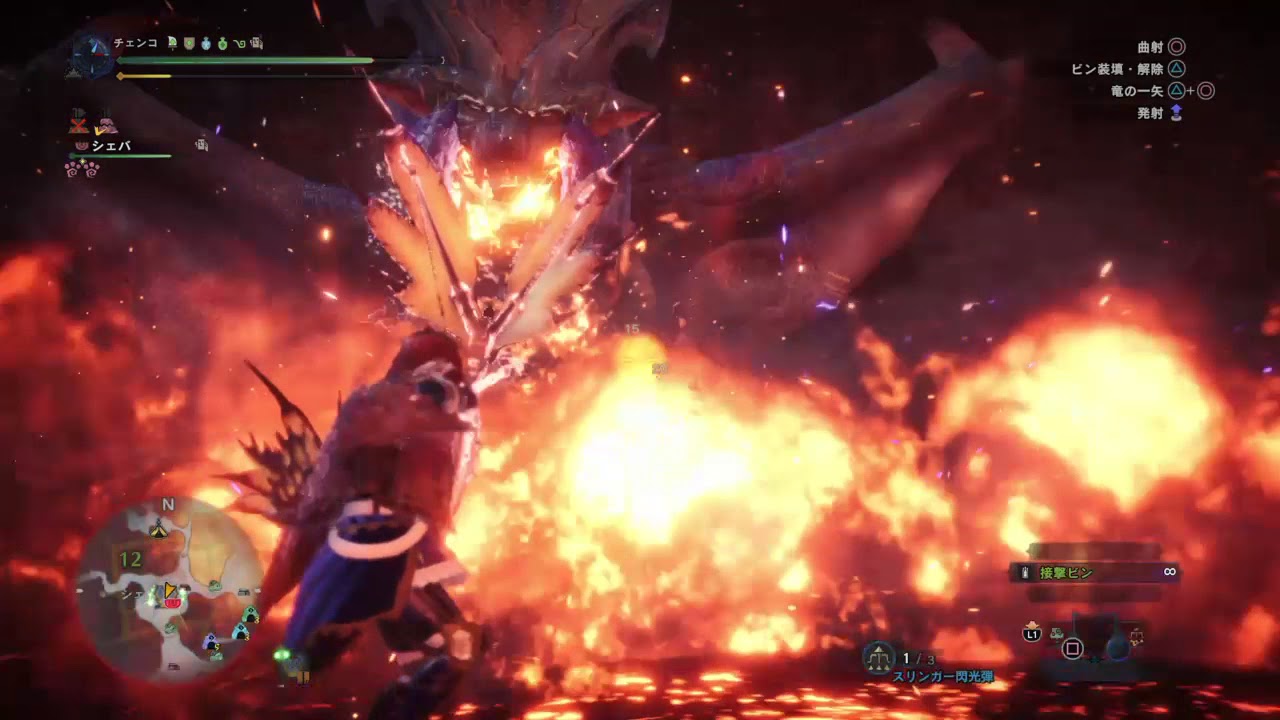The image size is (1280, 720).
Task: Select the green potion buff icon
Action: click(x=223, y=43)
